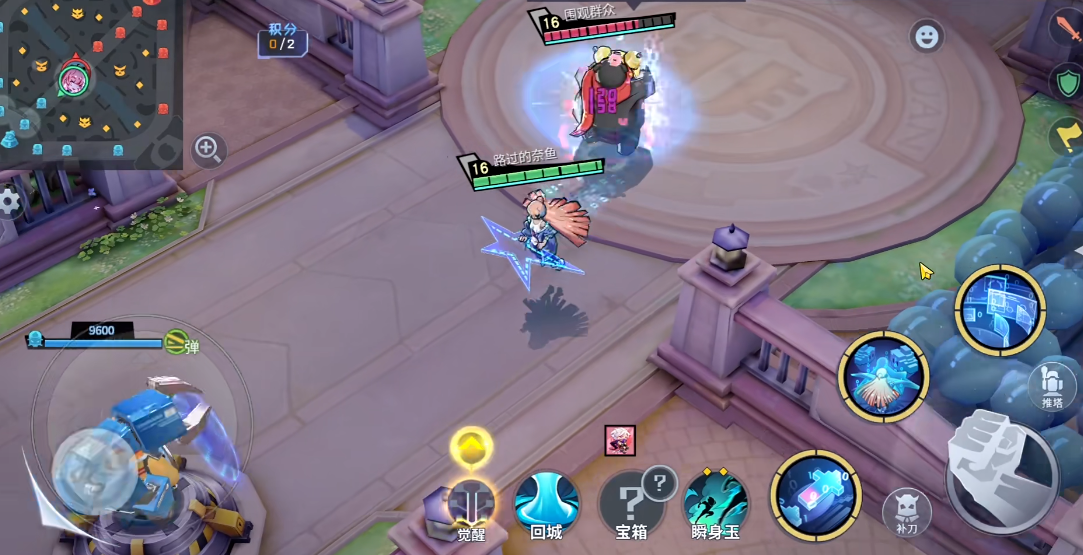Open the gear settings icon
This screenshot has width=1083, height=555.
[x=10, y=201]
